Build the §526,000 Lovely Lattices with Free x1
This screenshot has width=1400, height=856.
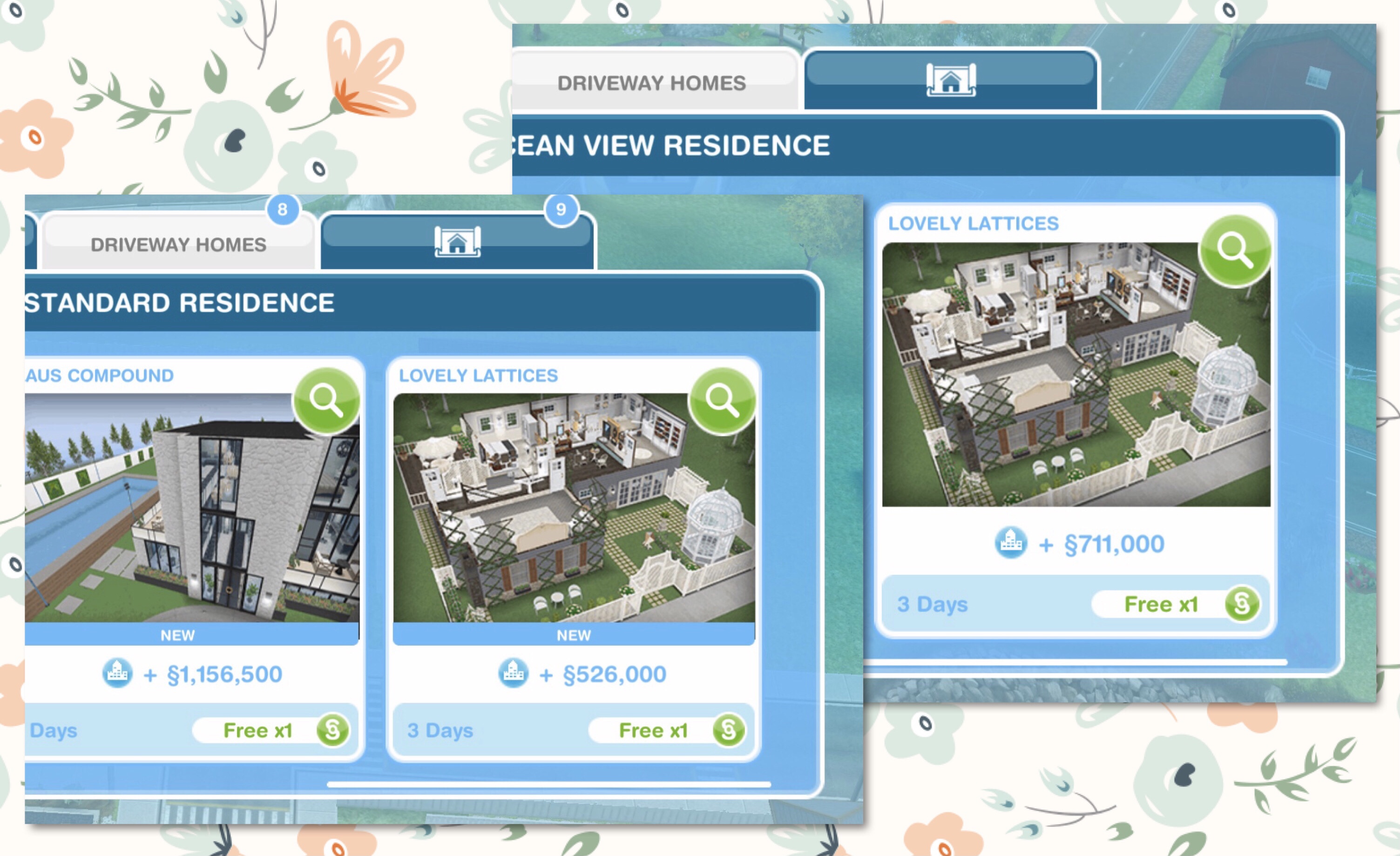coord(666,730)
